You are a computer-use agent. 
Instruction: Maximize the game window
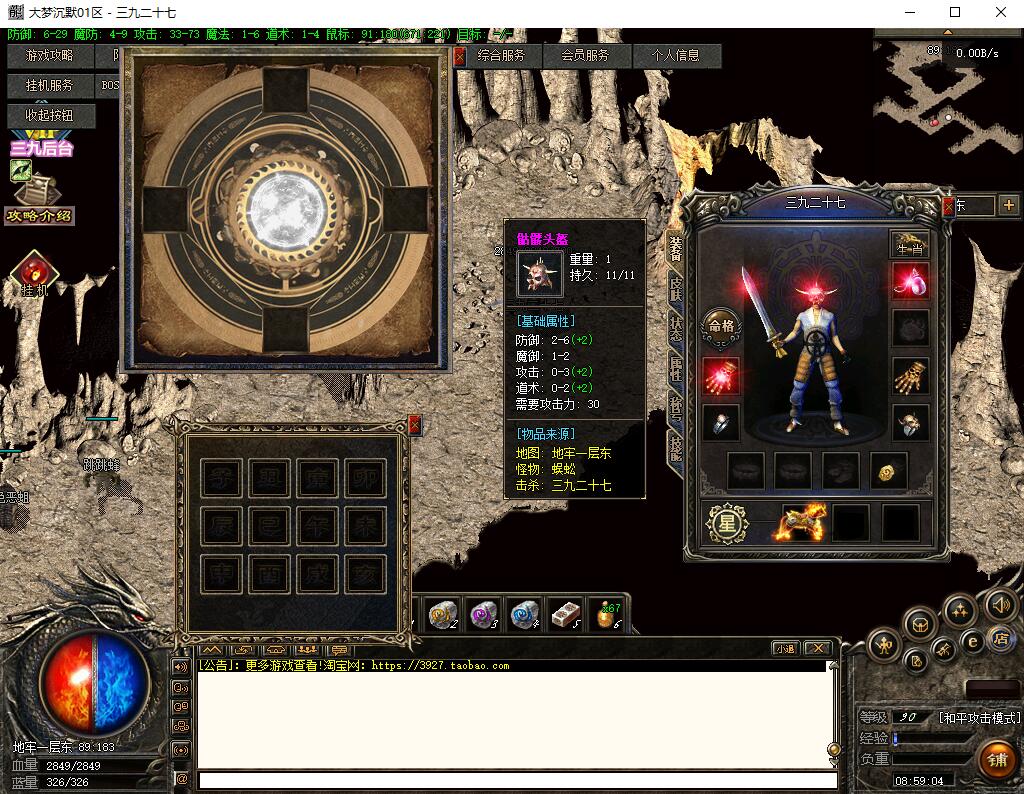point(955,13)
